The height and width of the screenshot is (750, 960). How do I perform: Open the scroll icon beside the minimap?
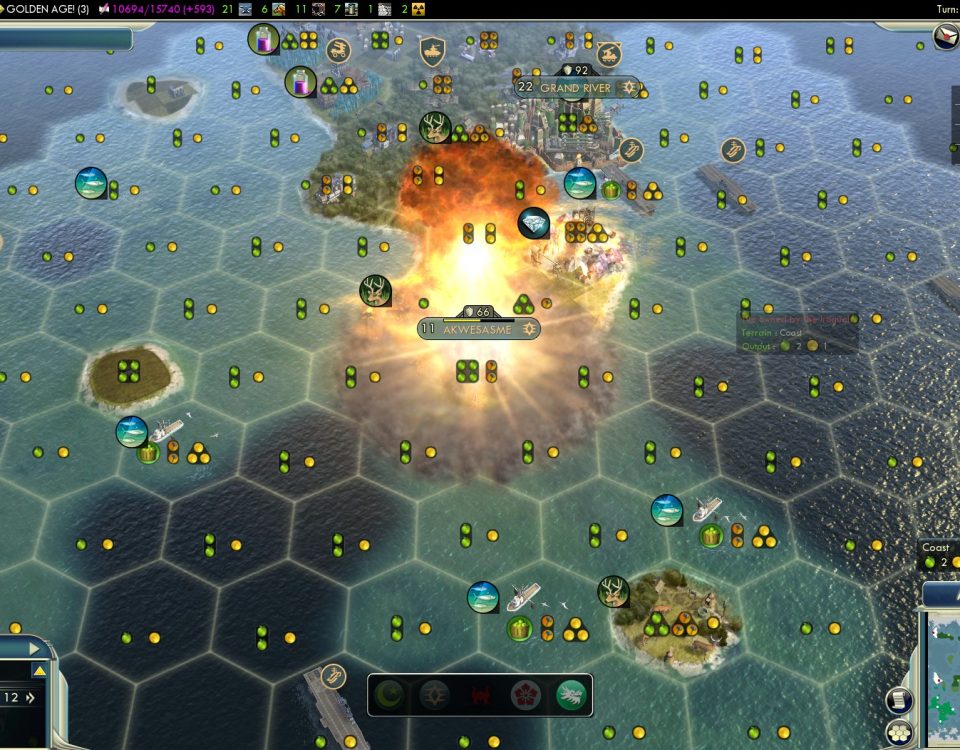(x=900, y=700)
